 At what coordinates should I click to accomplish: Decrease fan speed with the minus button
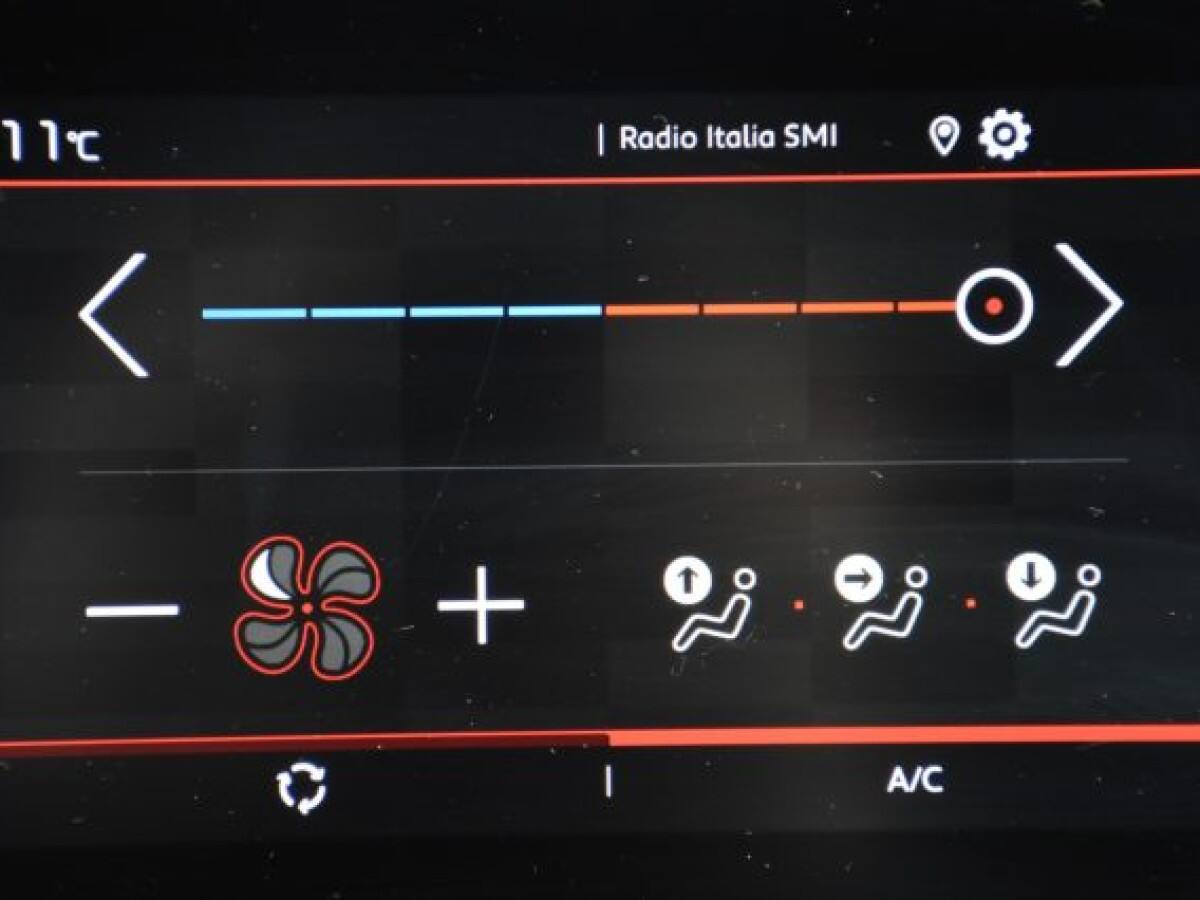coord(132,609)
